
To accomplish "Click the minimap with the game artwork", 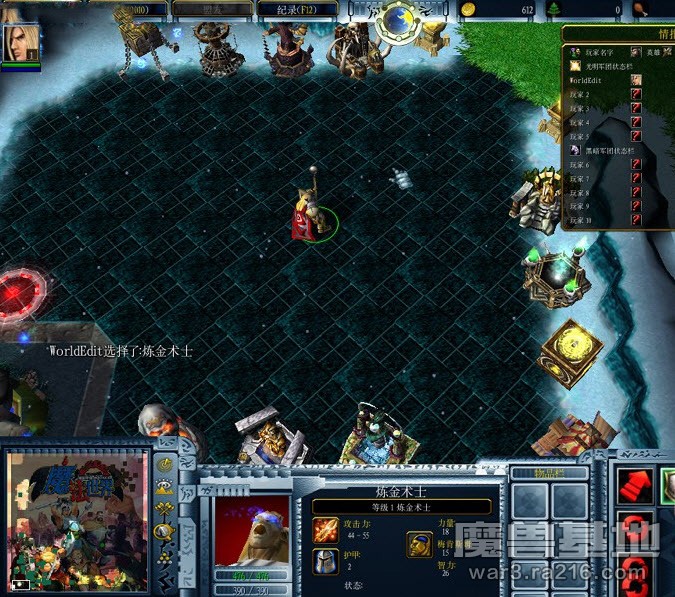I will click(x=77, y=520).
